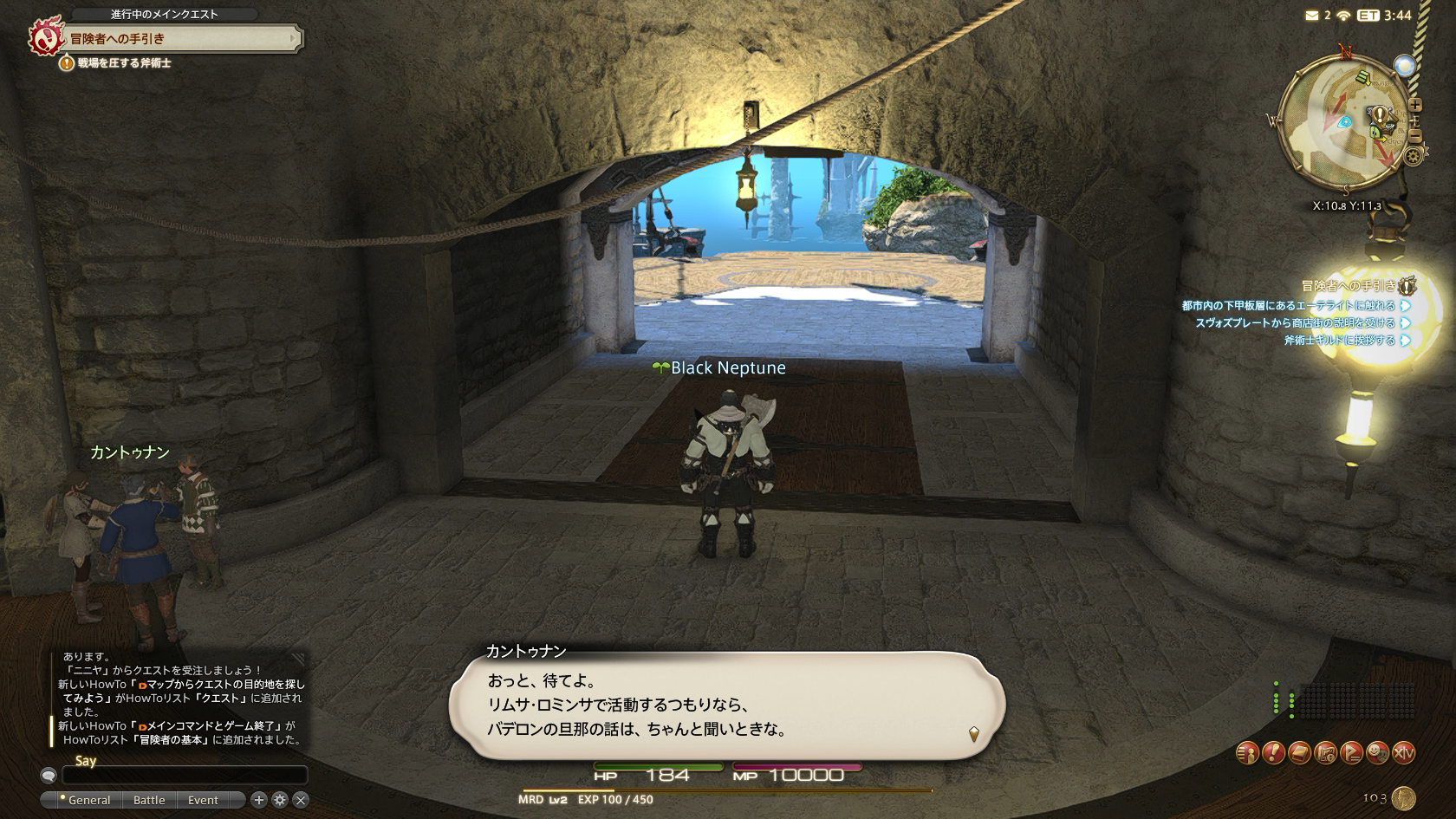The height and width of the screenshot is (819, 1456).
Task: Focus the Say chat input field
Action: (x=184, y=775)
